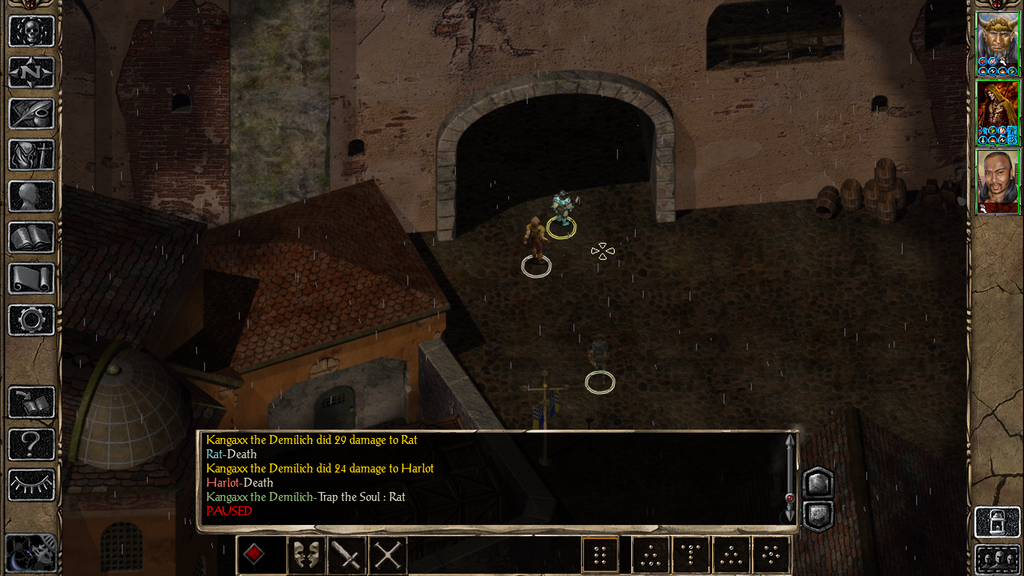
Task: Select the T-shaped dots formation
Action: pos(690,555)
